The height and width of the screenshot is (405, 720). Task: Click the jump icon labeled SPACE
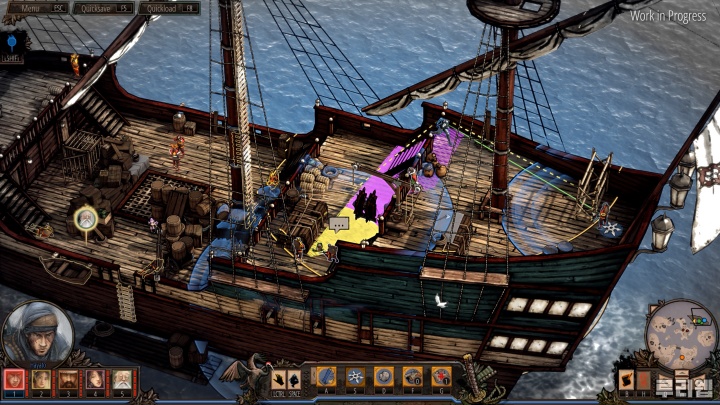tap(296, 380)
